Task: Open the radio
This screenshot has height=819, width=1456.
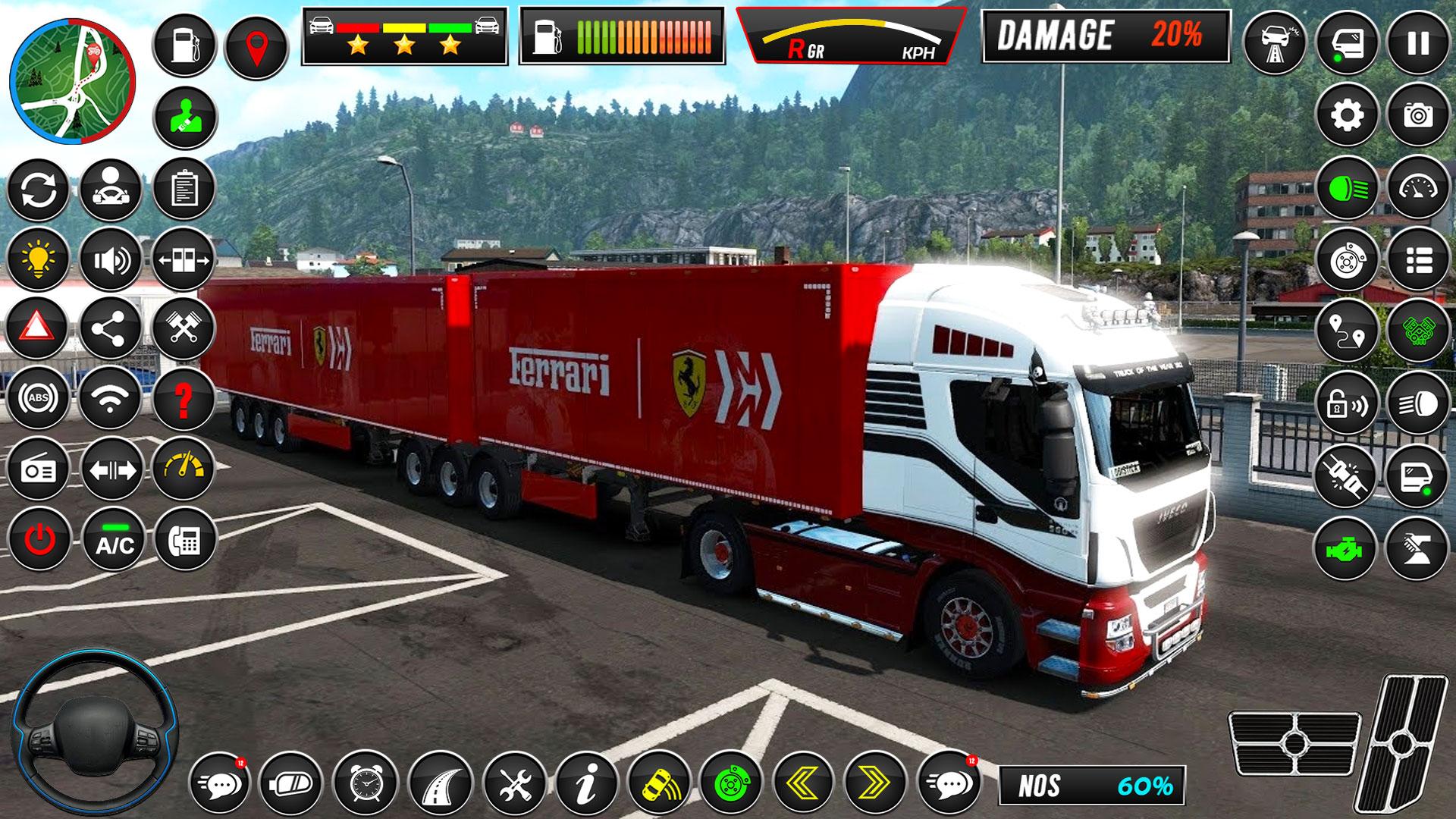Action: point(38,469)
